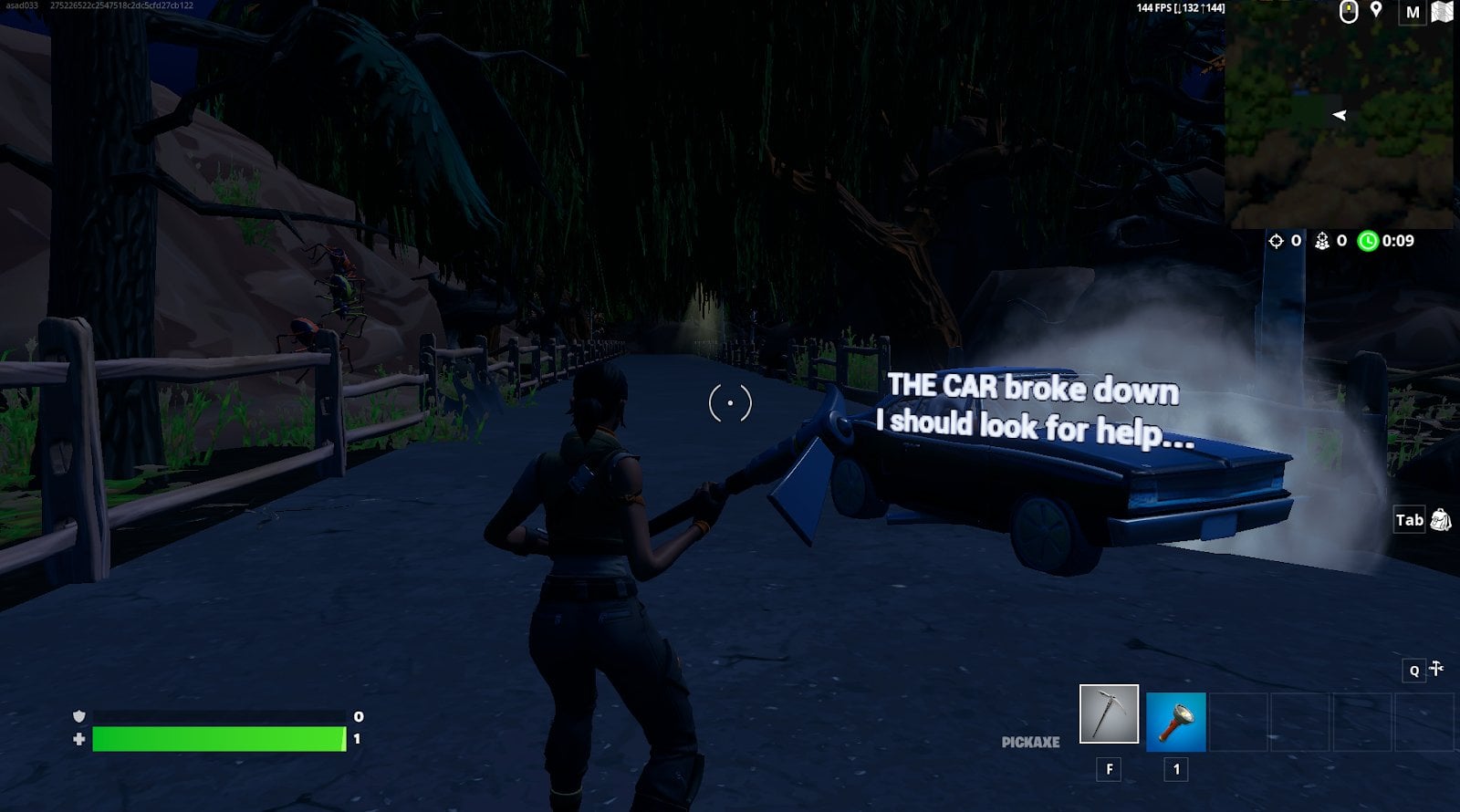Viewport: 1460px width, 812px height.
Task: Open the folded map icon
Action: [x=1442, y=12]
